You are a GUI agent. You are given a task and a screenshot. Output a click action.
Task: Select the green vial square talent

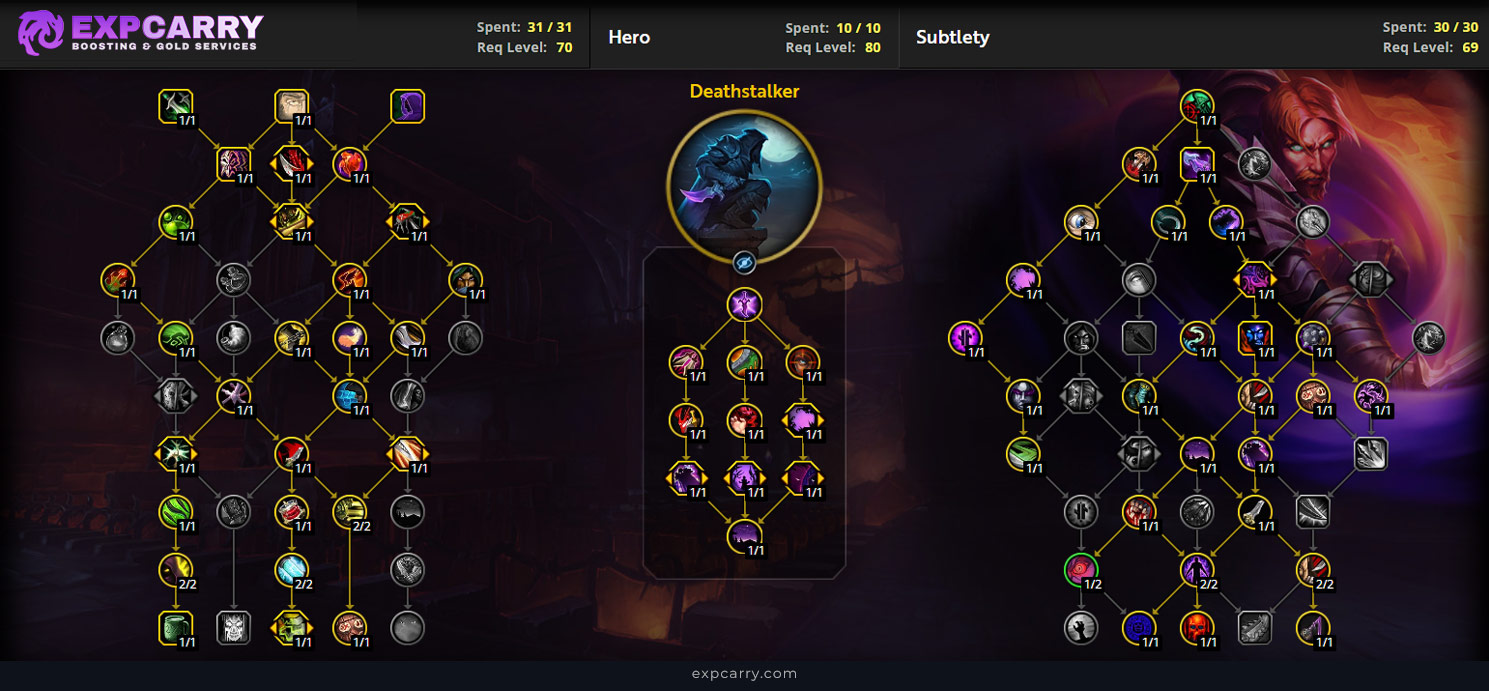(x=175, y=628)
